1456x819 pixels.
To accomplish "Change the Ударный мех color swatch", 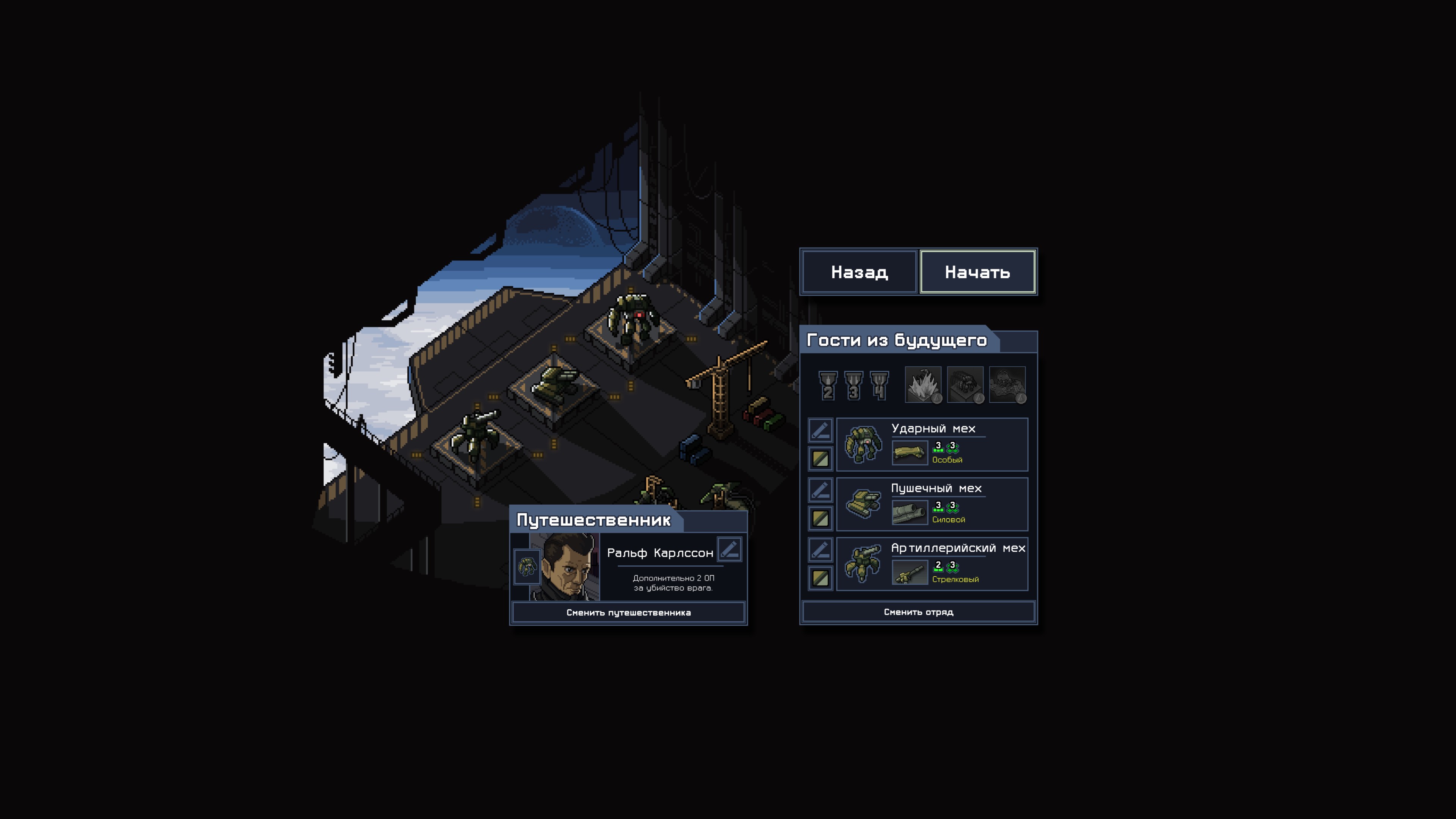I will click(x=820, y=458).
